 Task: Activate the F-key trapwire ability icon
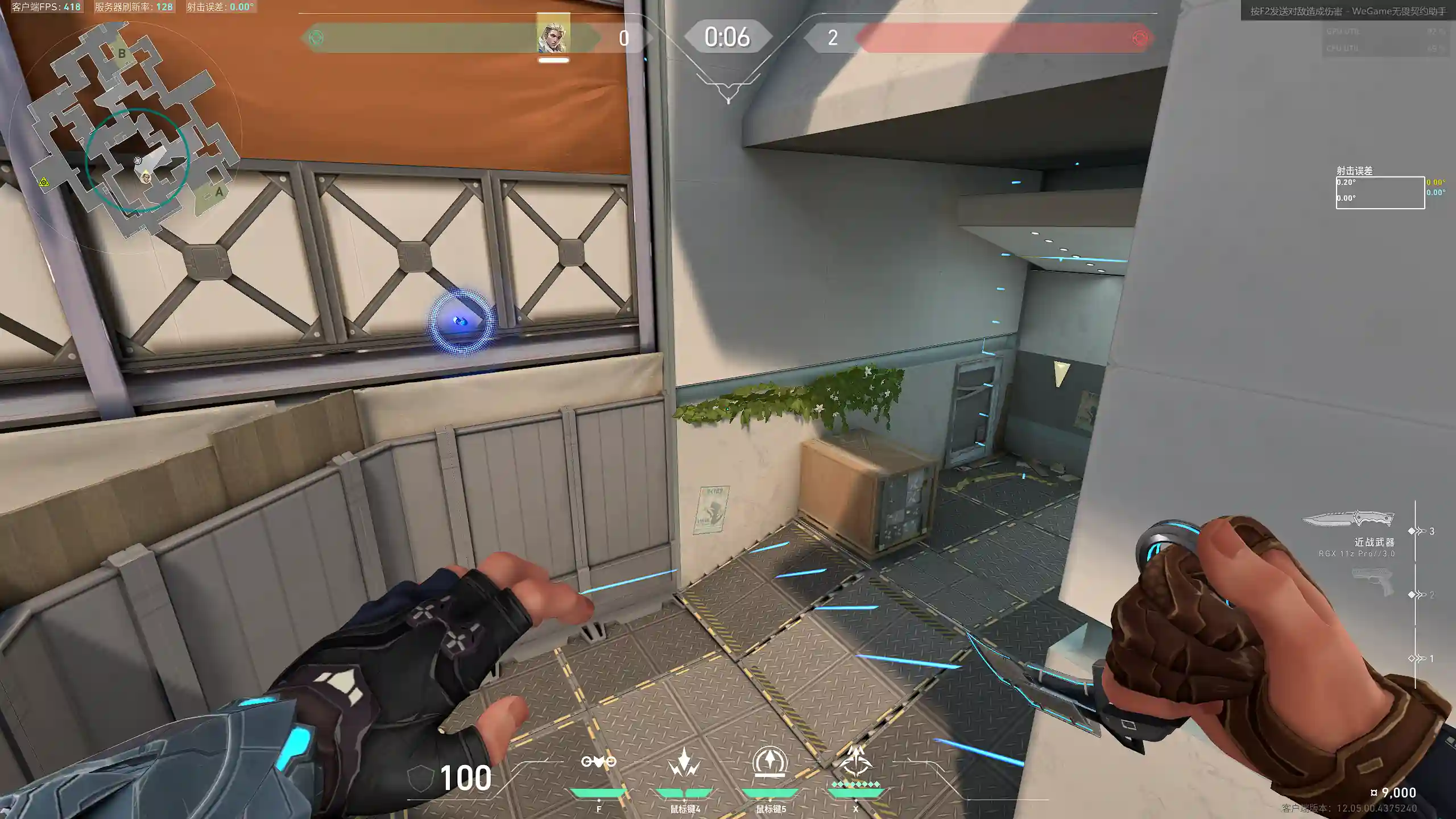pos(598,762)
